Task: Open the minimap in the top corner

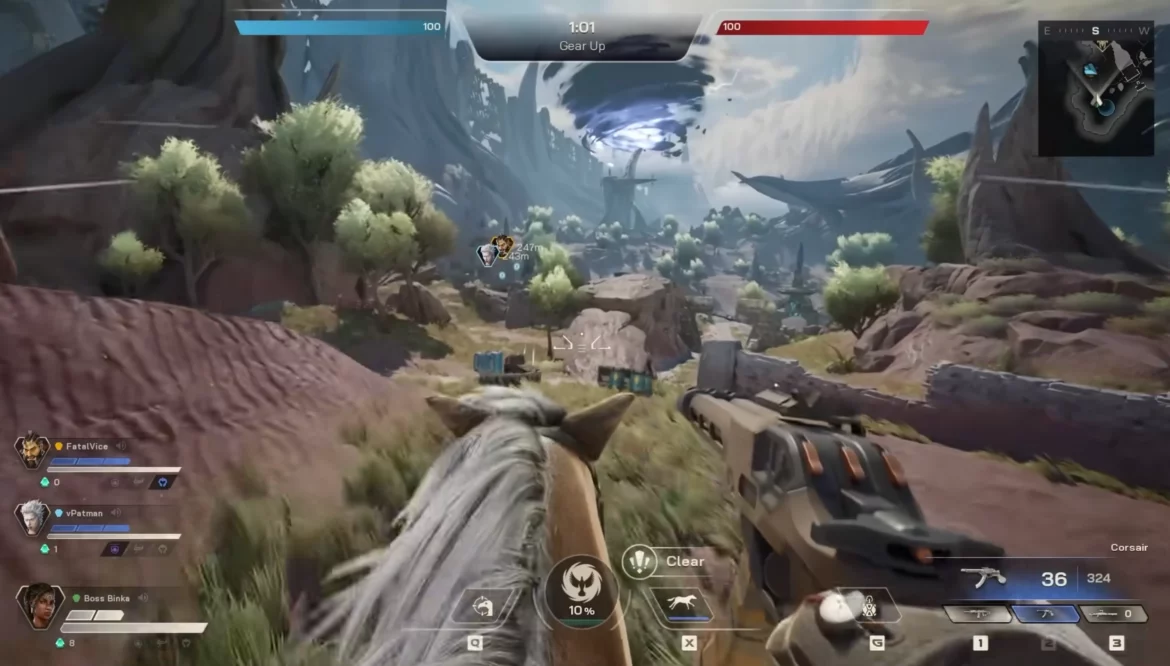Action: pyautogui.click(x=1096, y=88)
